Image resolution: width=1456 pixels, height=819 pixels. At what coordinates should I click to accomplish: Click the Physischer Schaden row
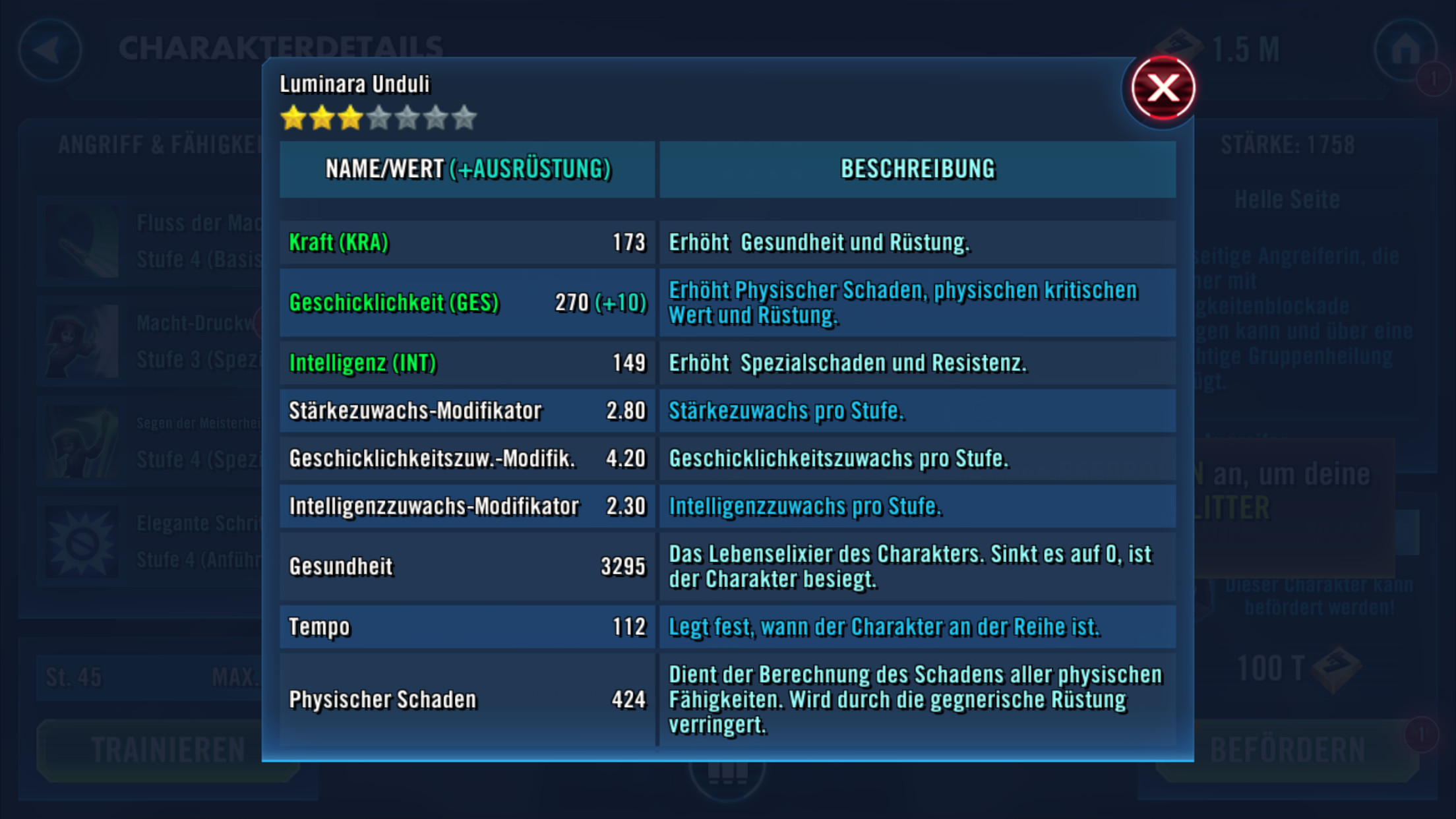tap(467, 700)
